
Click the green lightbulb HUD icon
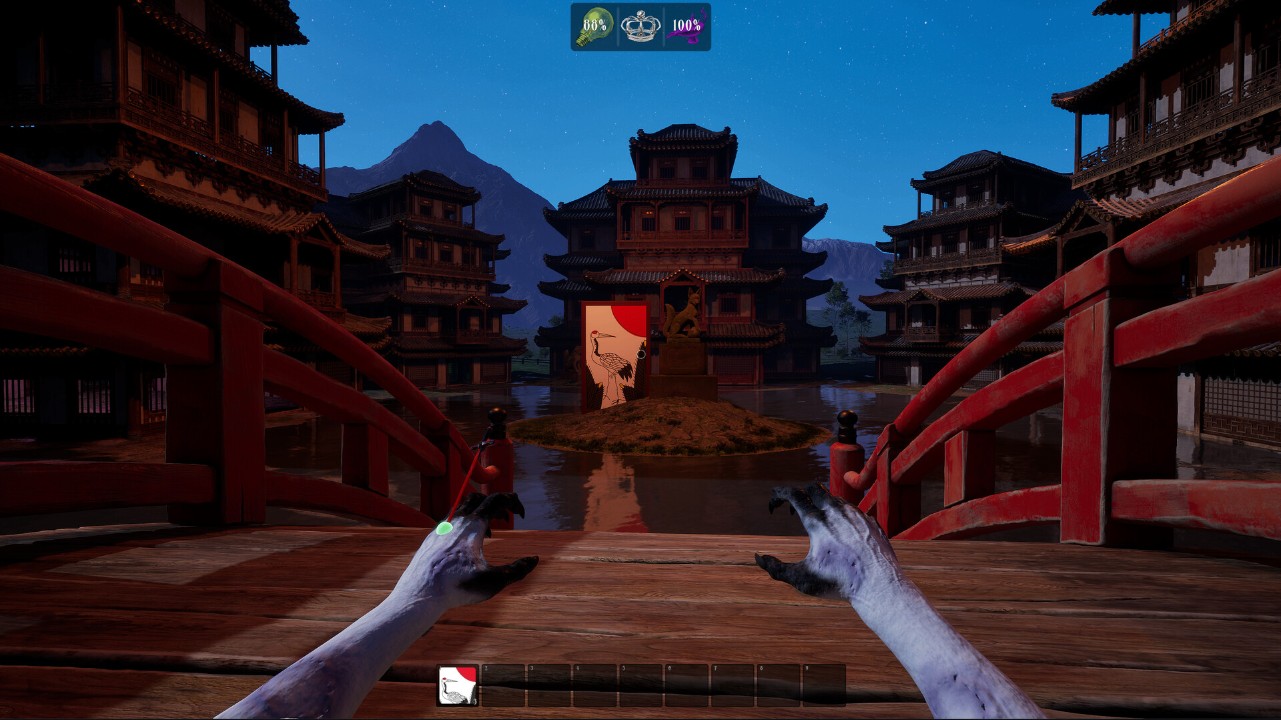tap(593, 26)
